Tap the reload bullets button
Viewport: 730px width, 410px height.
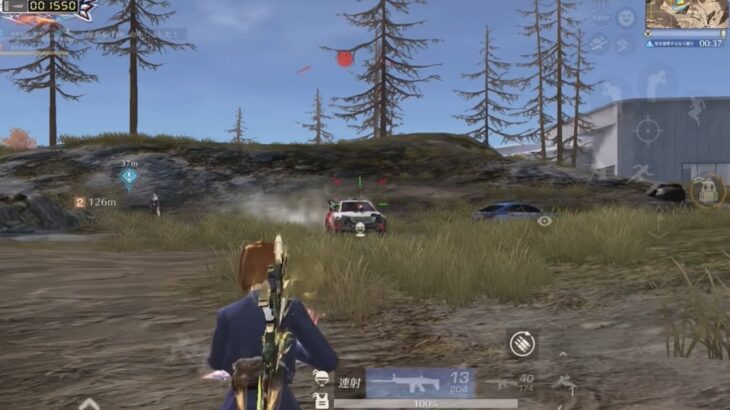pos(522,342)
